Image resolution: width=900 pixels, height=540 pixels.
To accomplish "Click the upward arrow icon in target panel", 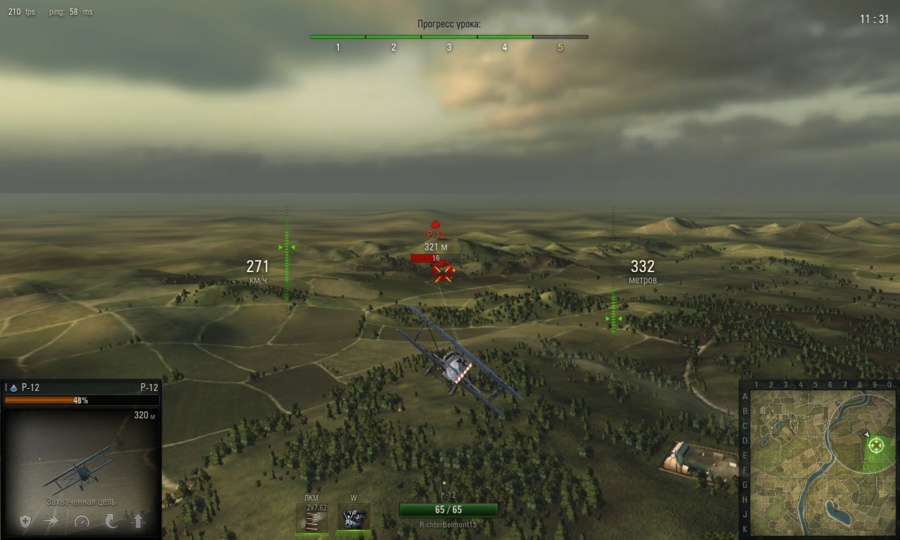I will click(138, 521).
